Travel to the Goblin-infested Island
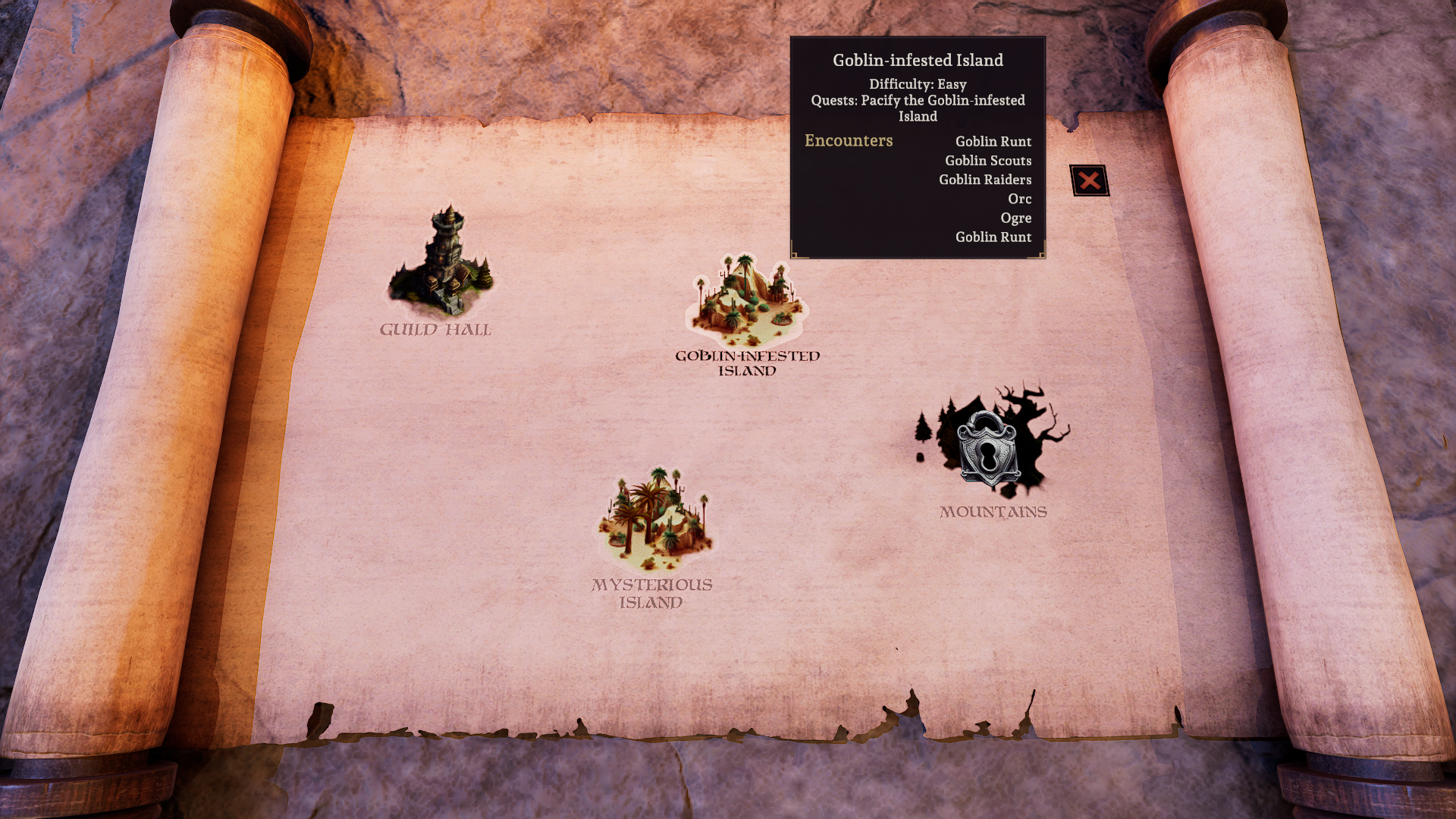 (x=747, y=301)
